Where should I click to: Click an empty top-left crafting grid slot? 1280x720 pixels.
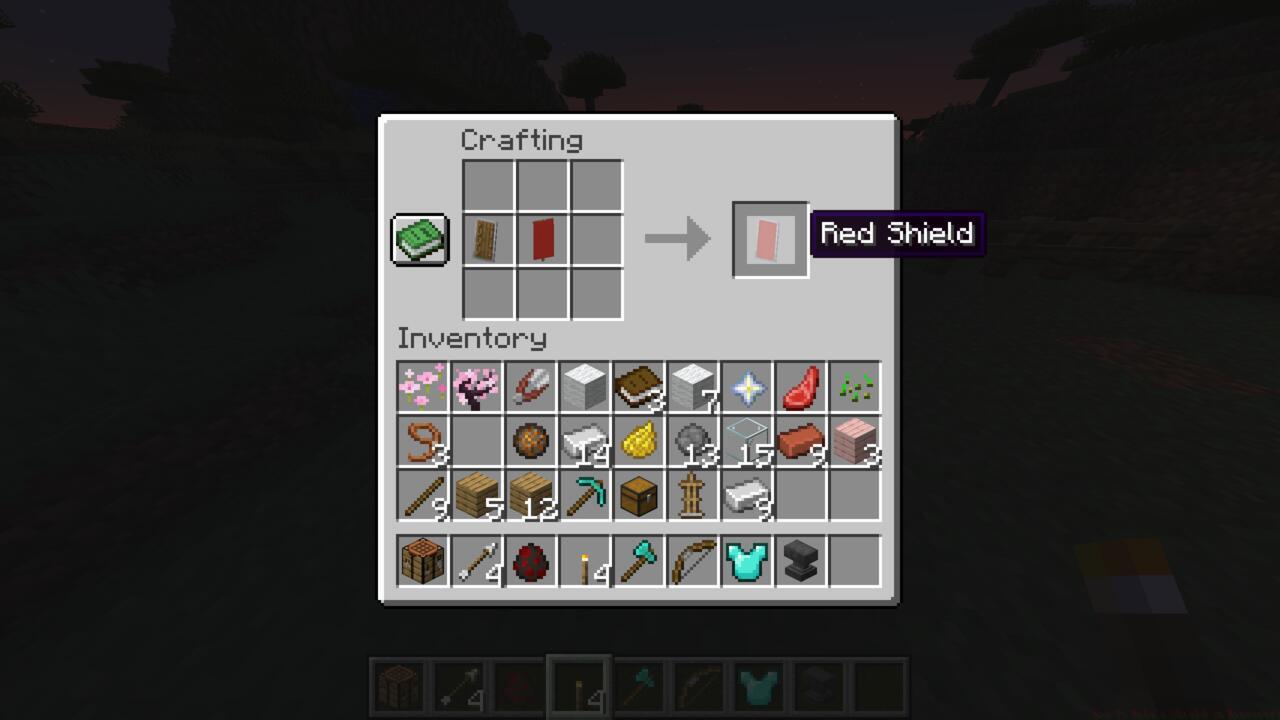(x=488, y=187)
